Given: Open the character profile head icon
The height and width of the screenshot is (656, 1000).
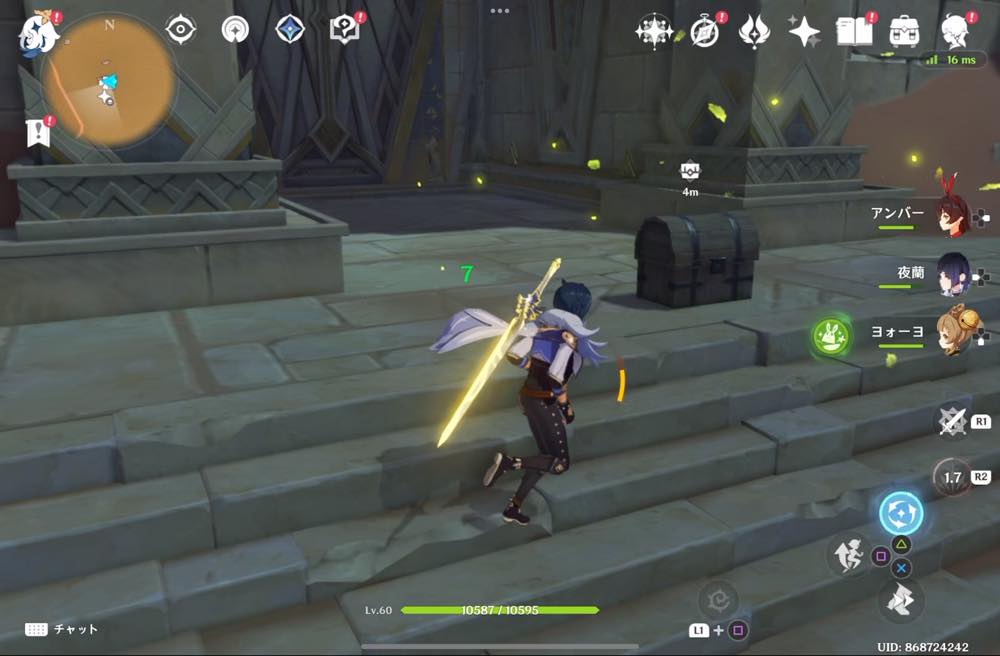Looking at the screenshot, I should point(956,32).
